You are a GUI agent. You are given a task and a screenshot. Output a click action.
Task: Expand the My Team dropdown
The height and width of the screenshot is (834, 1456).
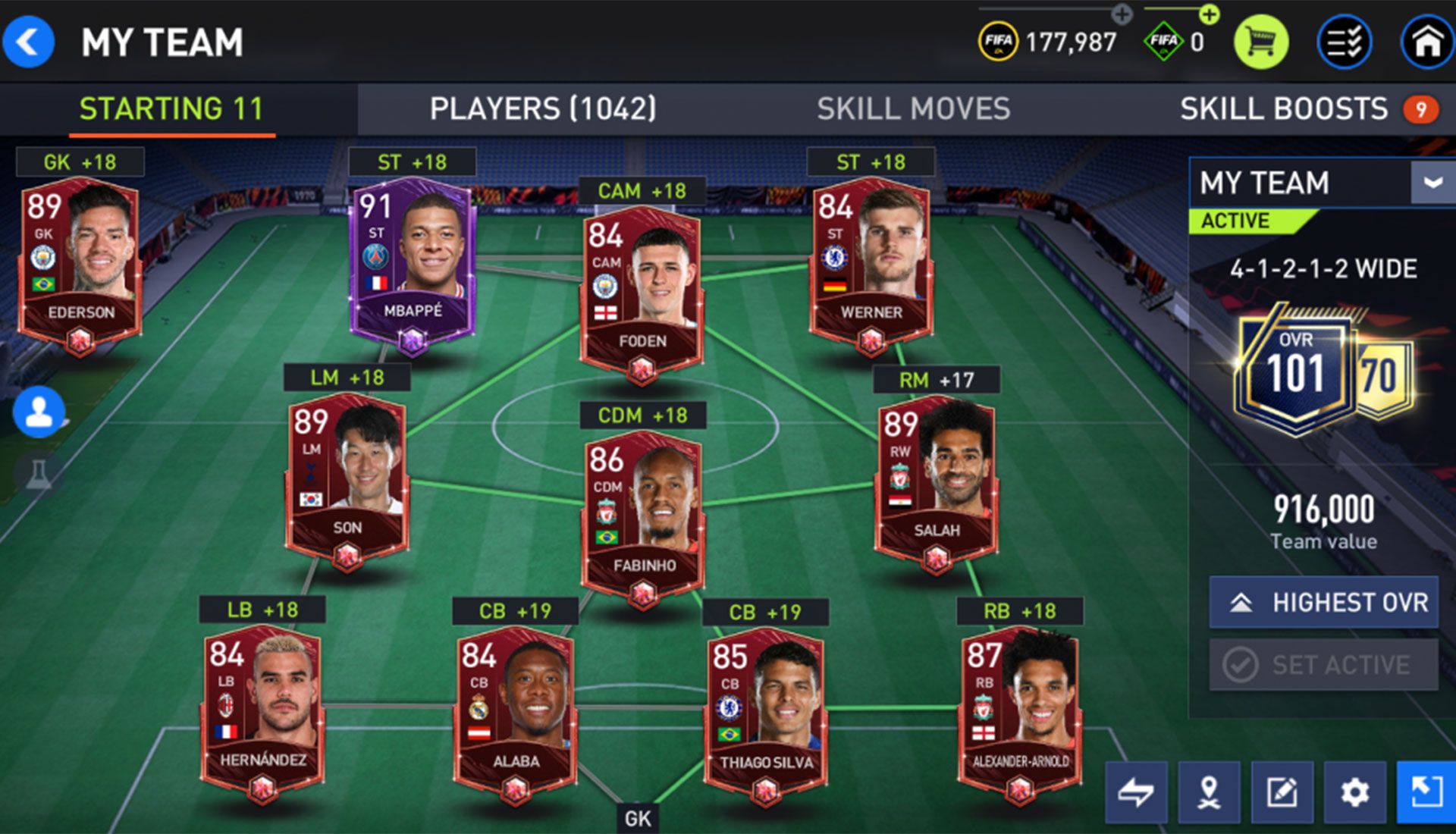[1432, 183]
